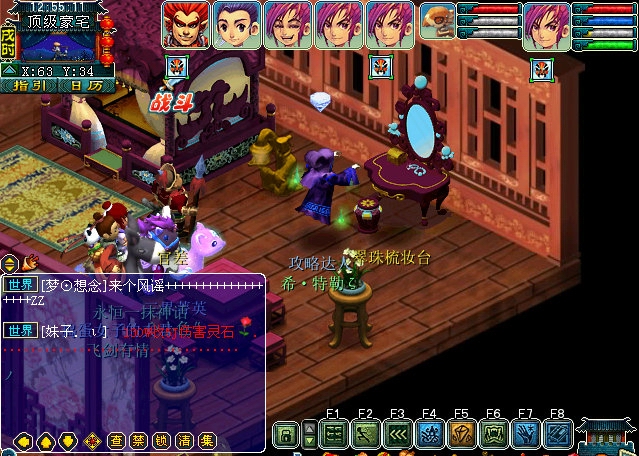Activate the F7 blue hand skill
The width and height of the screenshot is (639, 456).
point(526,435)
